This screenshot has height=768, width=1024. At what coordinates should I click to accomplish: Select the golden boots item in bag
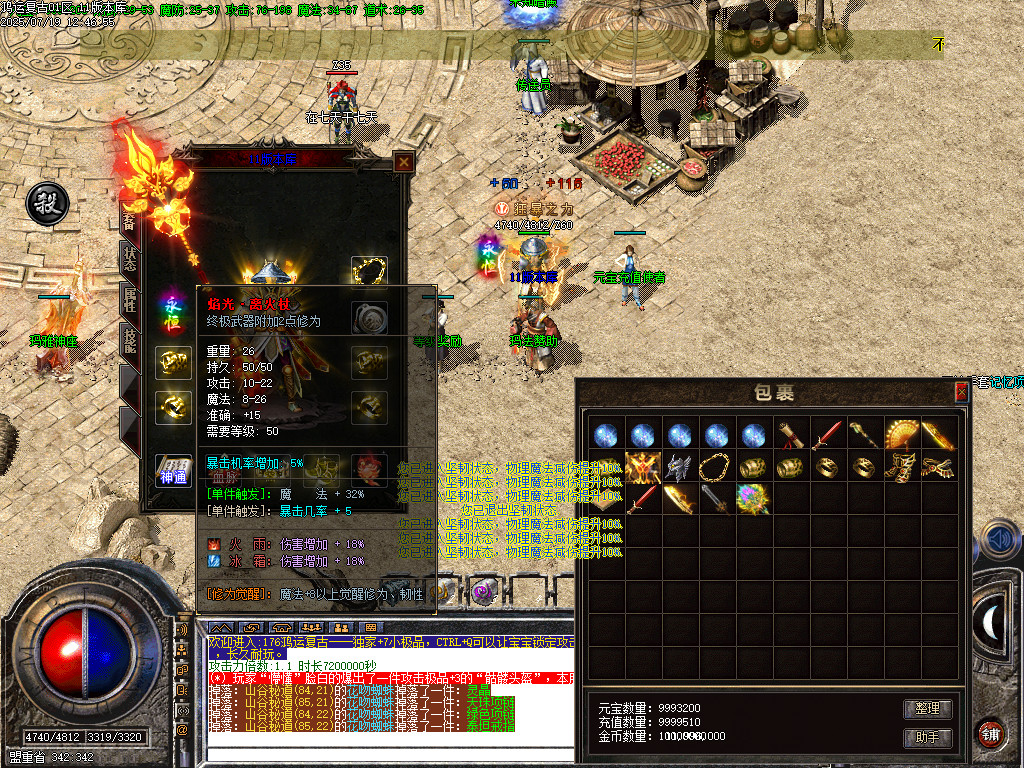(x=901, y=467)
